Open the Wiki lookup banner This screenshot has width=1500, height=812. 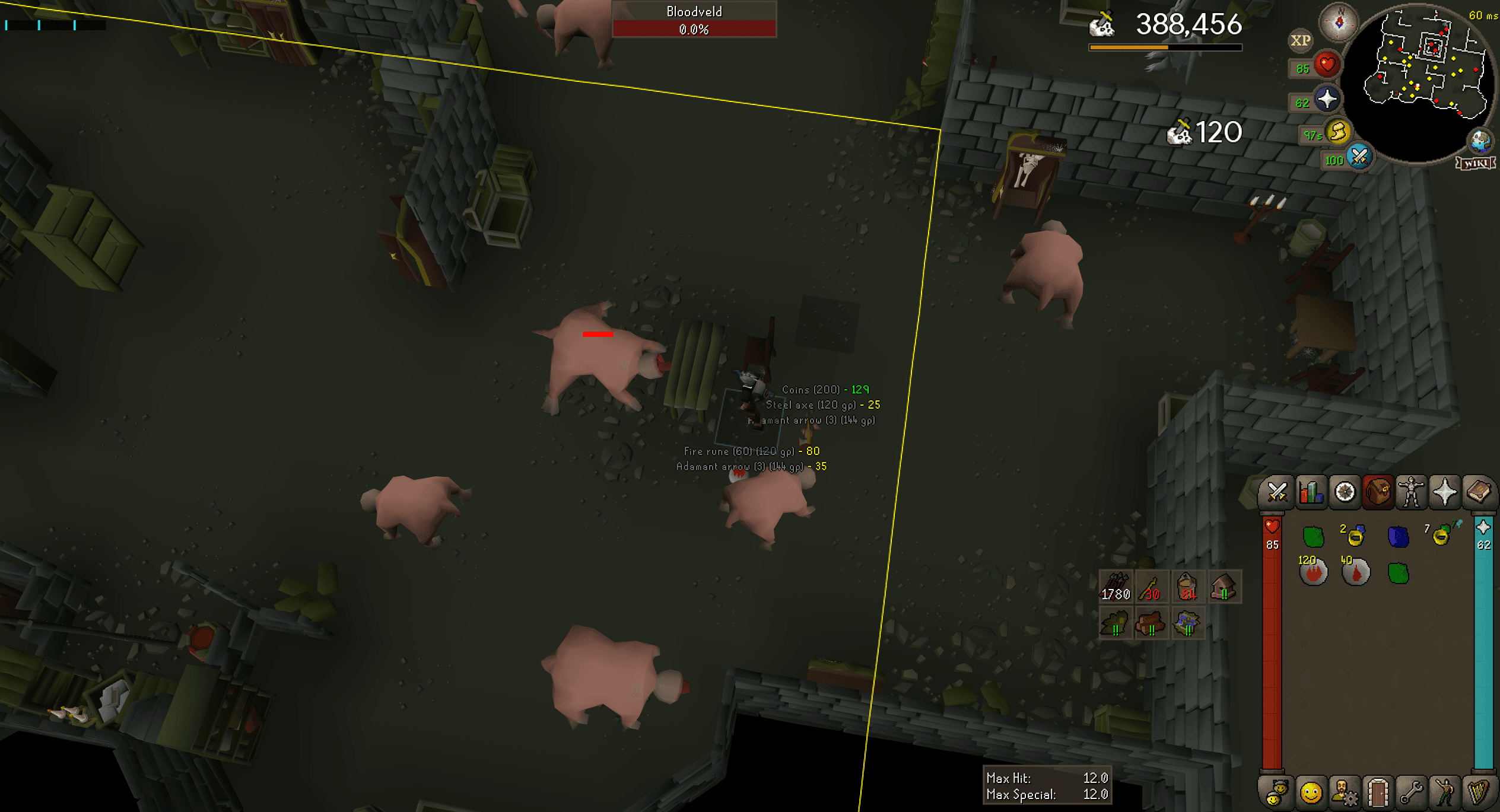pos(1475,163)
